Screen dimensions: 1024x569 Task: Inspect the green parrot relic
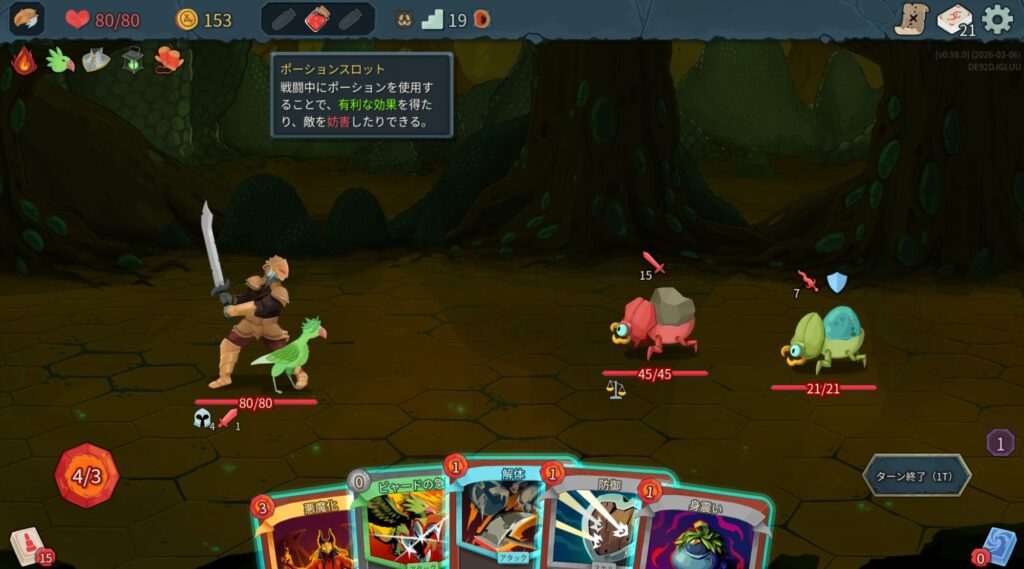click(61, 61)
